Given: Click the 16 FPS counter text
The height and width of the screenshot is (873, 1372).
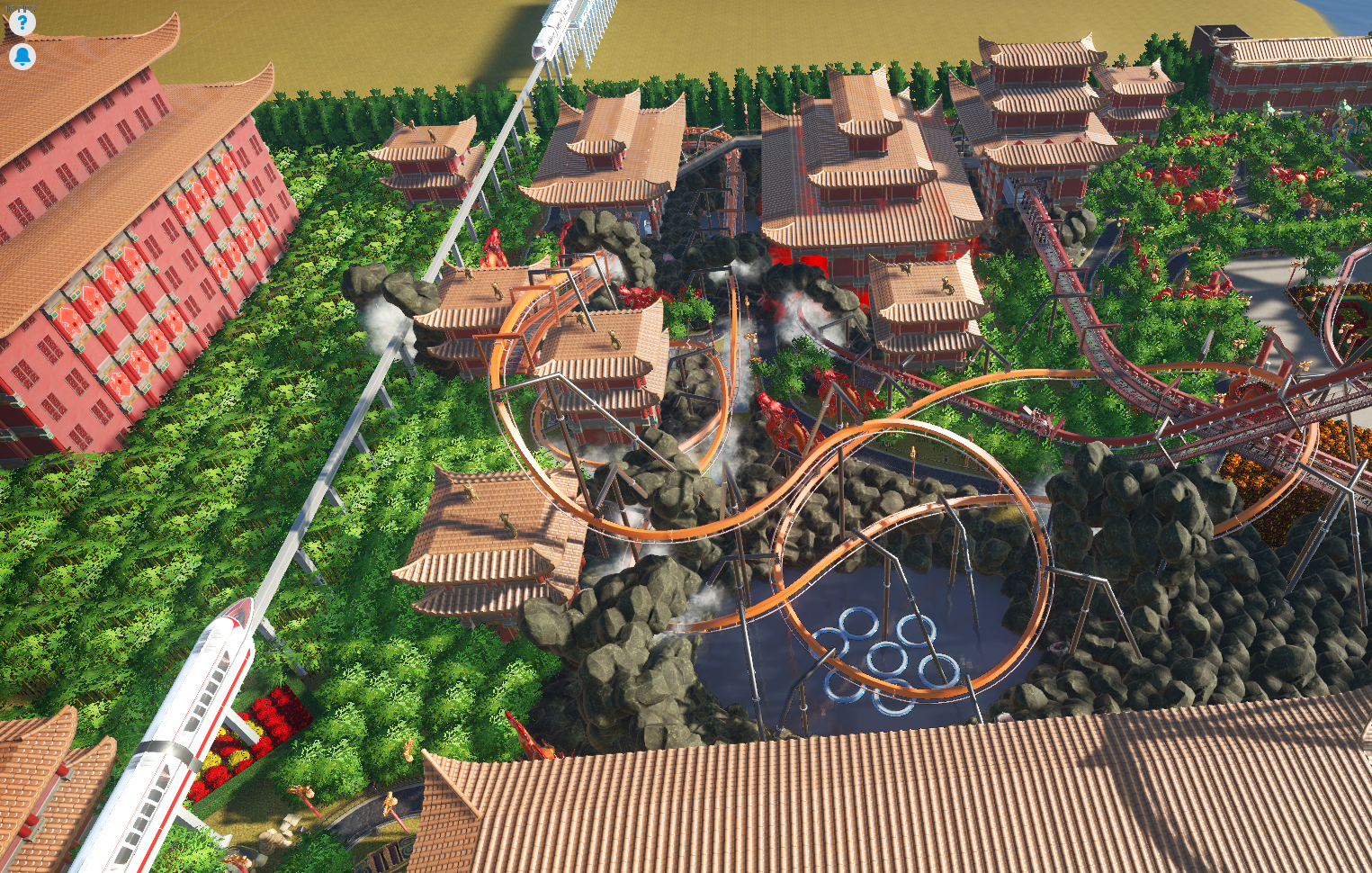Looking at the screenshot, I should (x=20, y=8).
